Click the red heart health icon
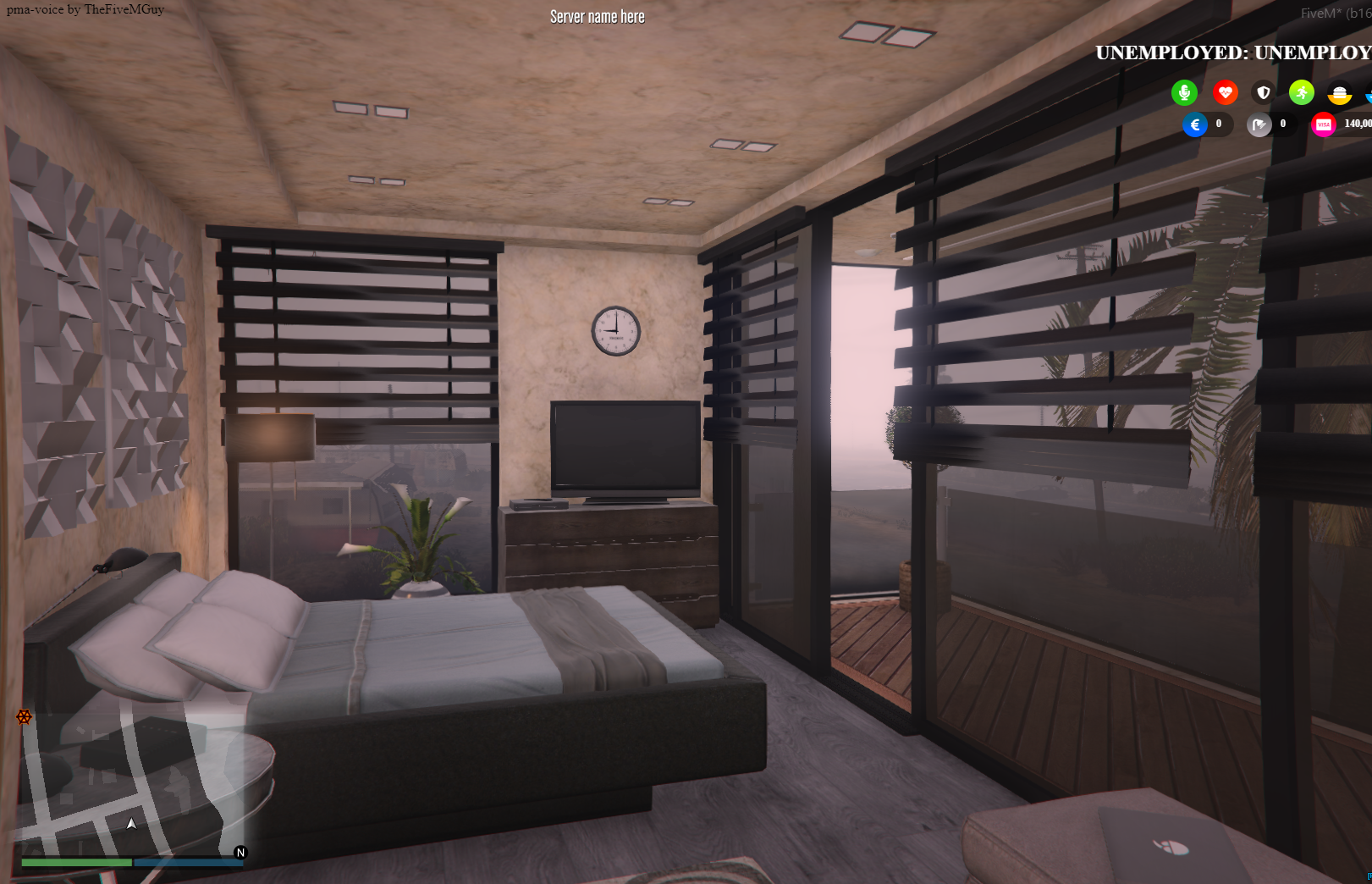The width and height of the screenshot is (1372, 884). point(1226,92)
